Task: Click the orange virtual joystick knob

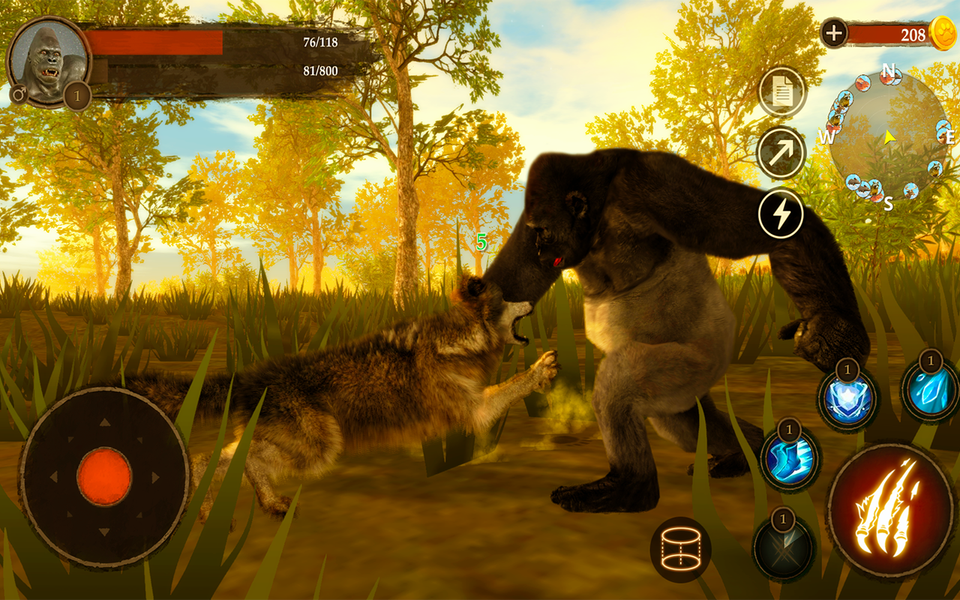Action: pyautogui.click(x=104, y=476)
